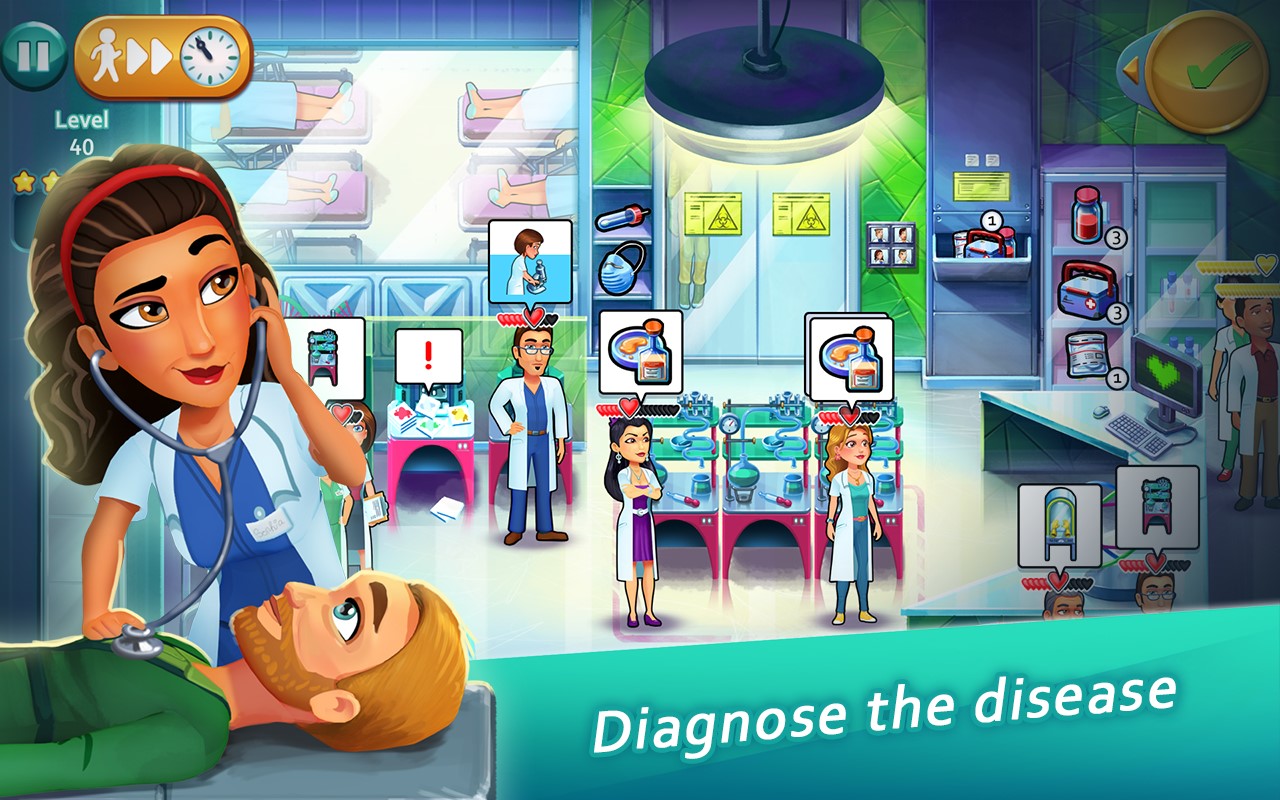Click the clock icon on the speed bar
Viewport: 1280px width, 800px height.
(x=206, y=55)
